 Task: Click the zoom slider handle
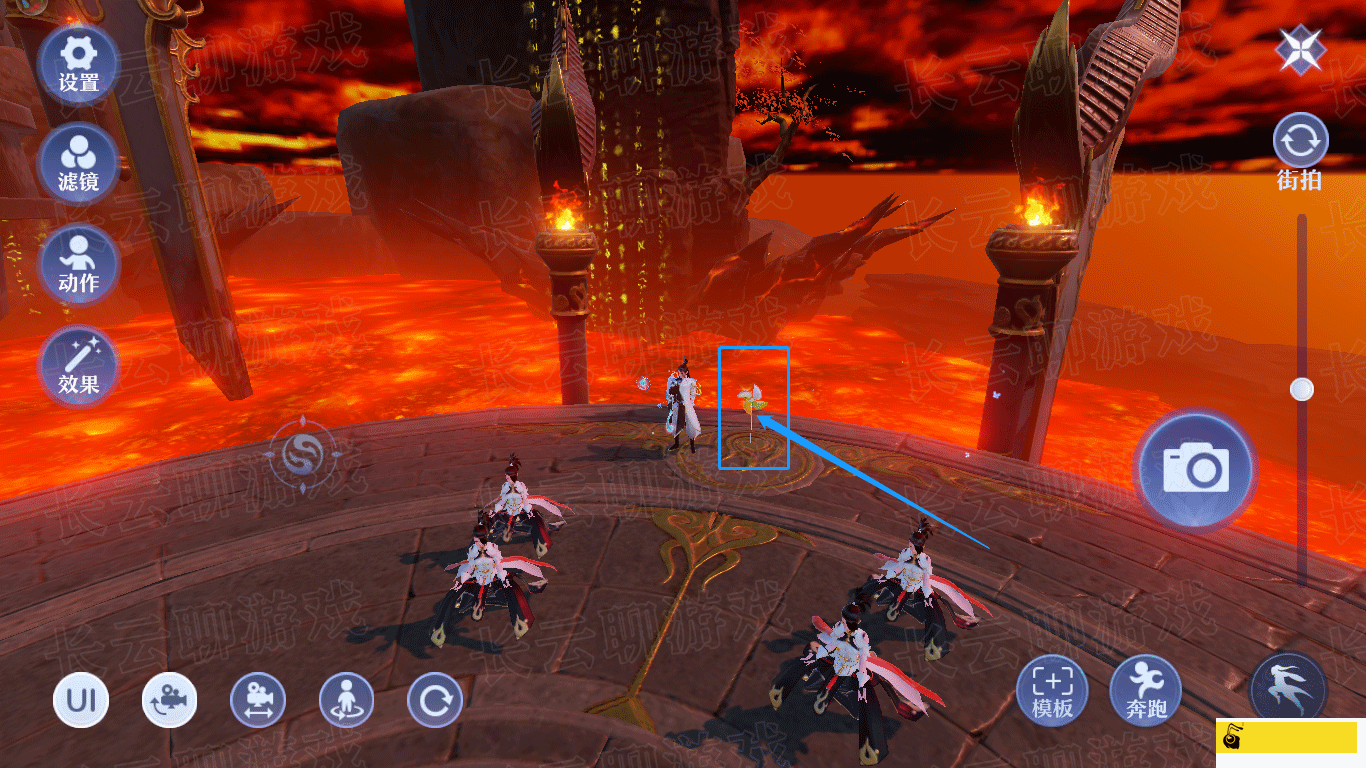(1302, 389)
